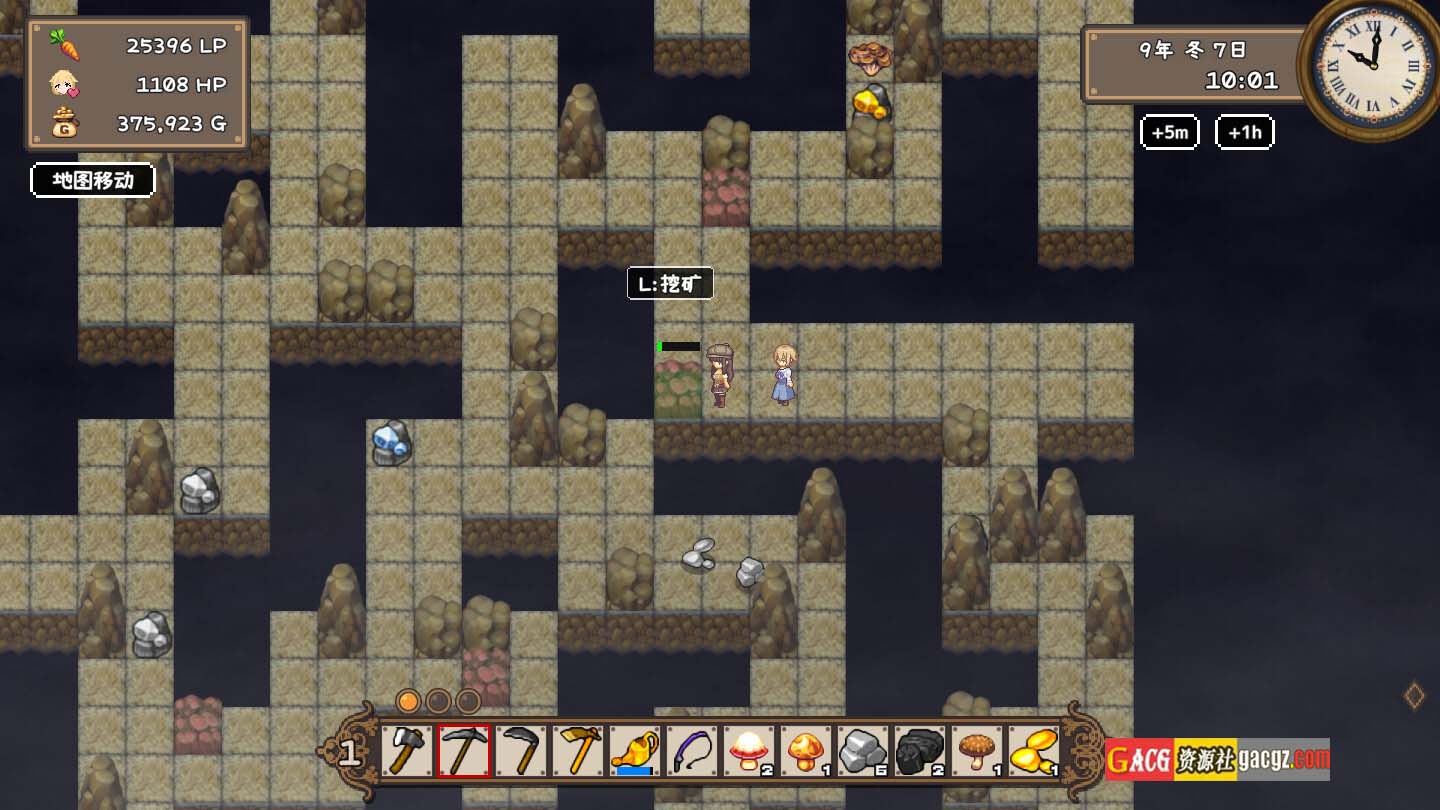Screen dimensions: 1440x810
Task: Click the 地图移动 map travel button
Action: point(93,181)
